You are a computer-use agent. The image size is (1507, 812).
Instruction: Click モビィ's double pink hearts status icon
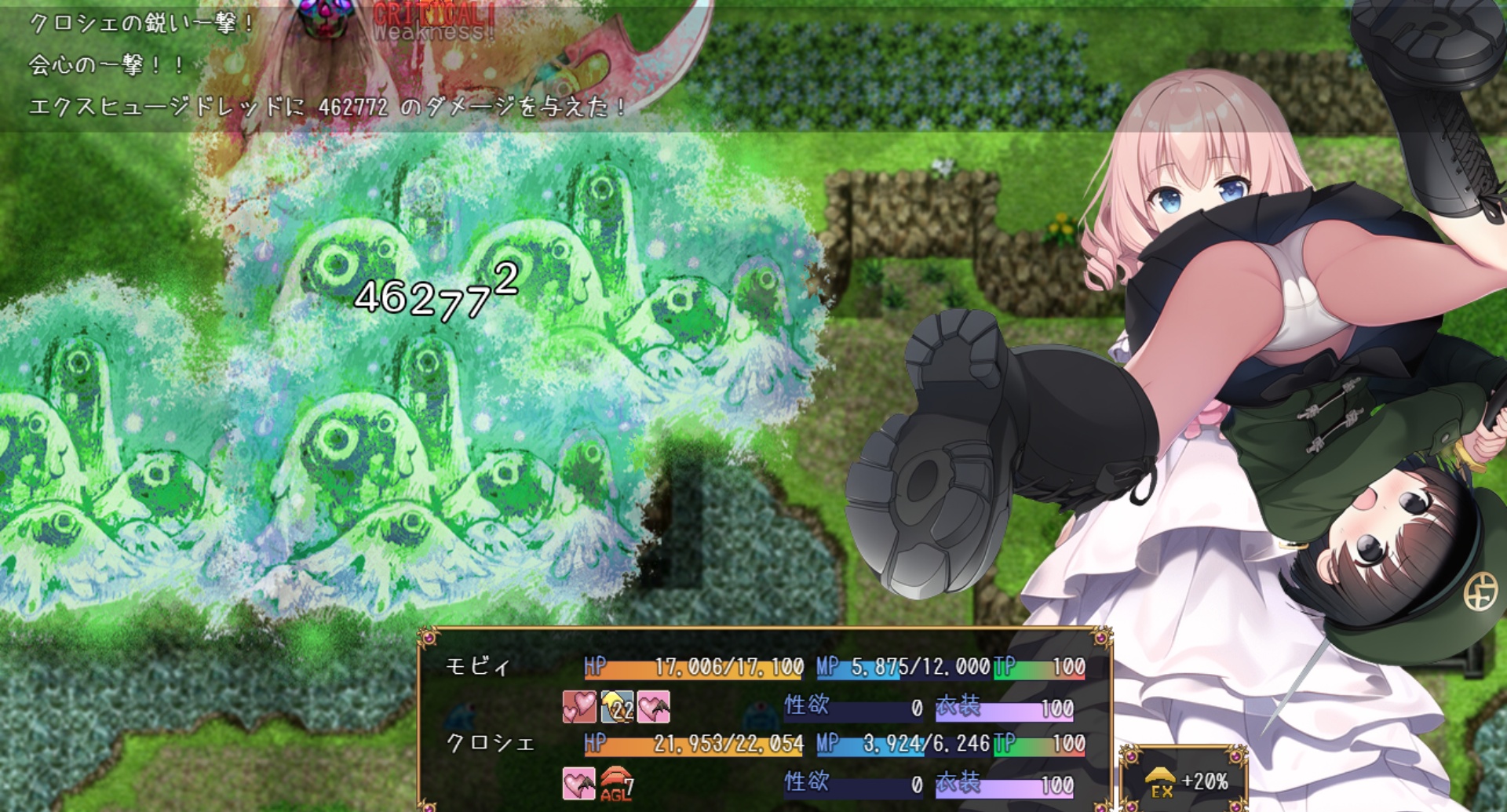[x=579, y=706]
